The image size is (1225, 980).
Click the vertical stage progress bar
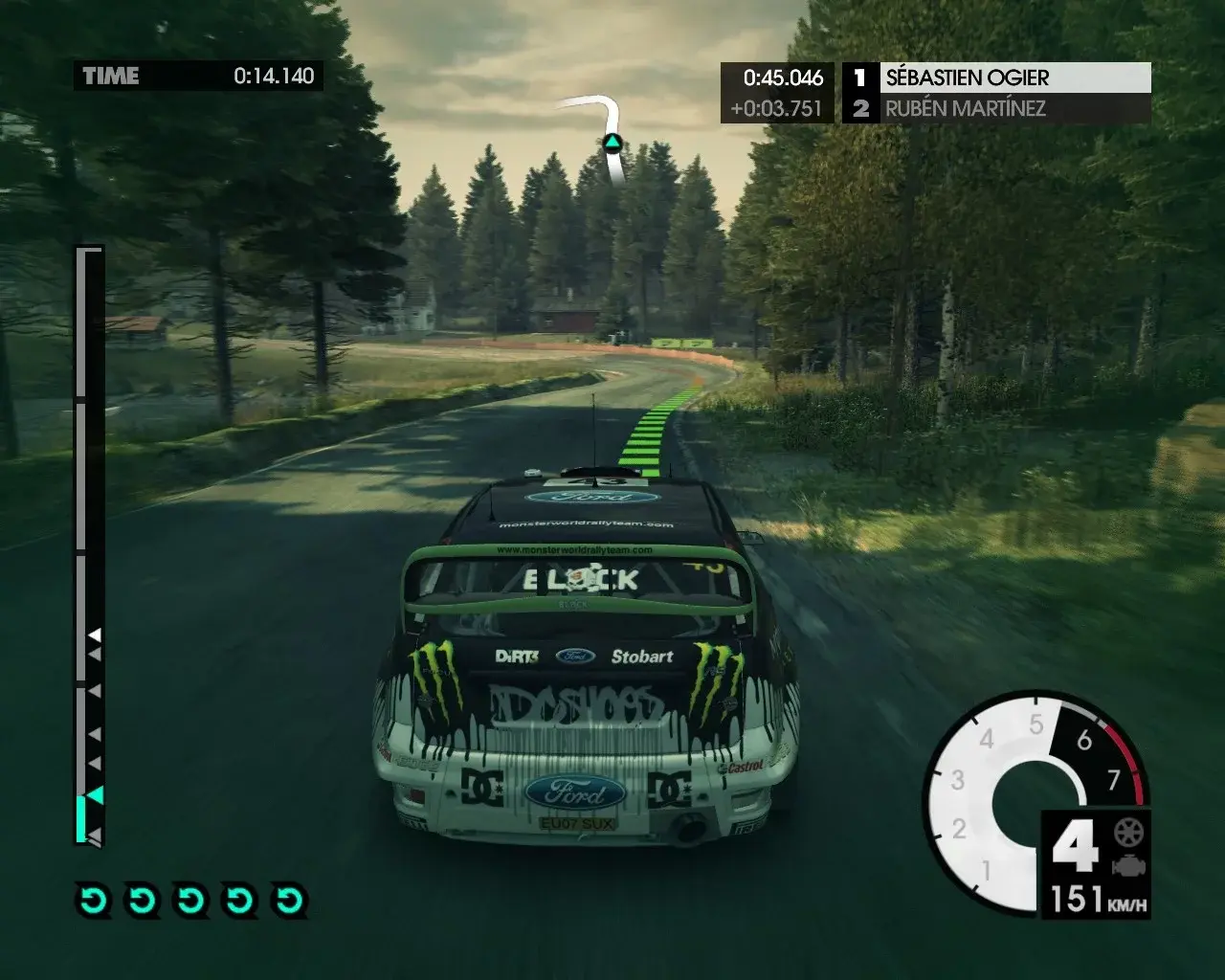(x=88, y=546)
